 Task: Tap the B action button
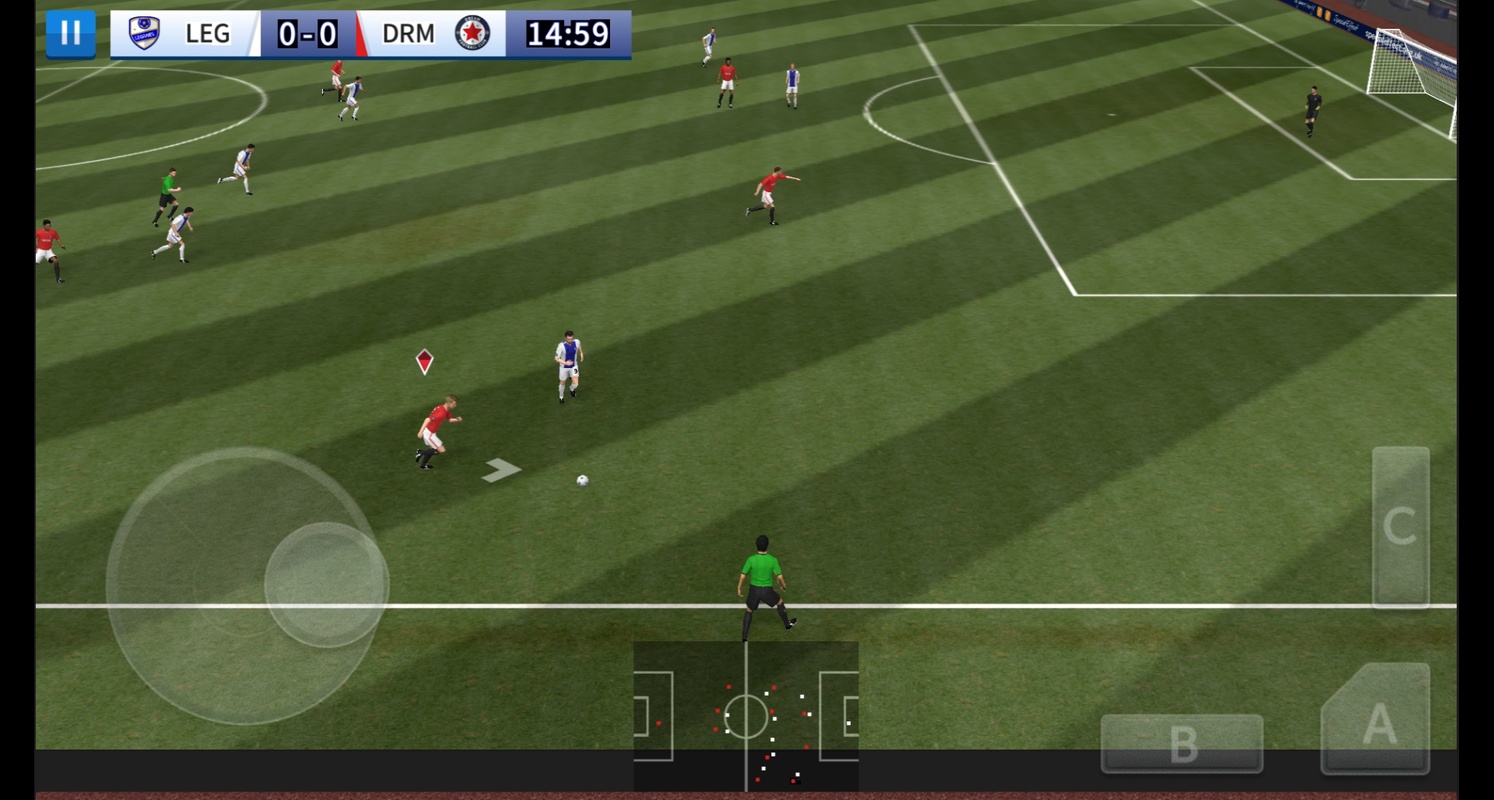point(1182,743)
